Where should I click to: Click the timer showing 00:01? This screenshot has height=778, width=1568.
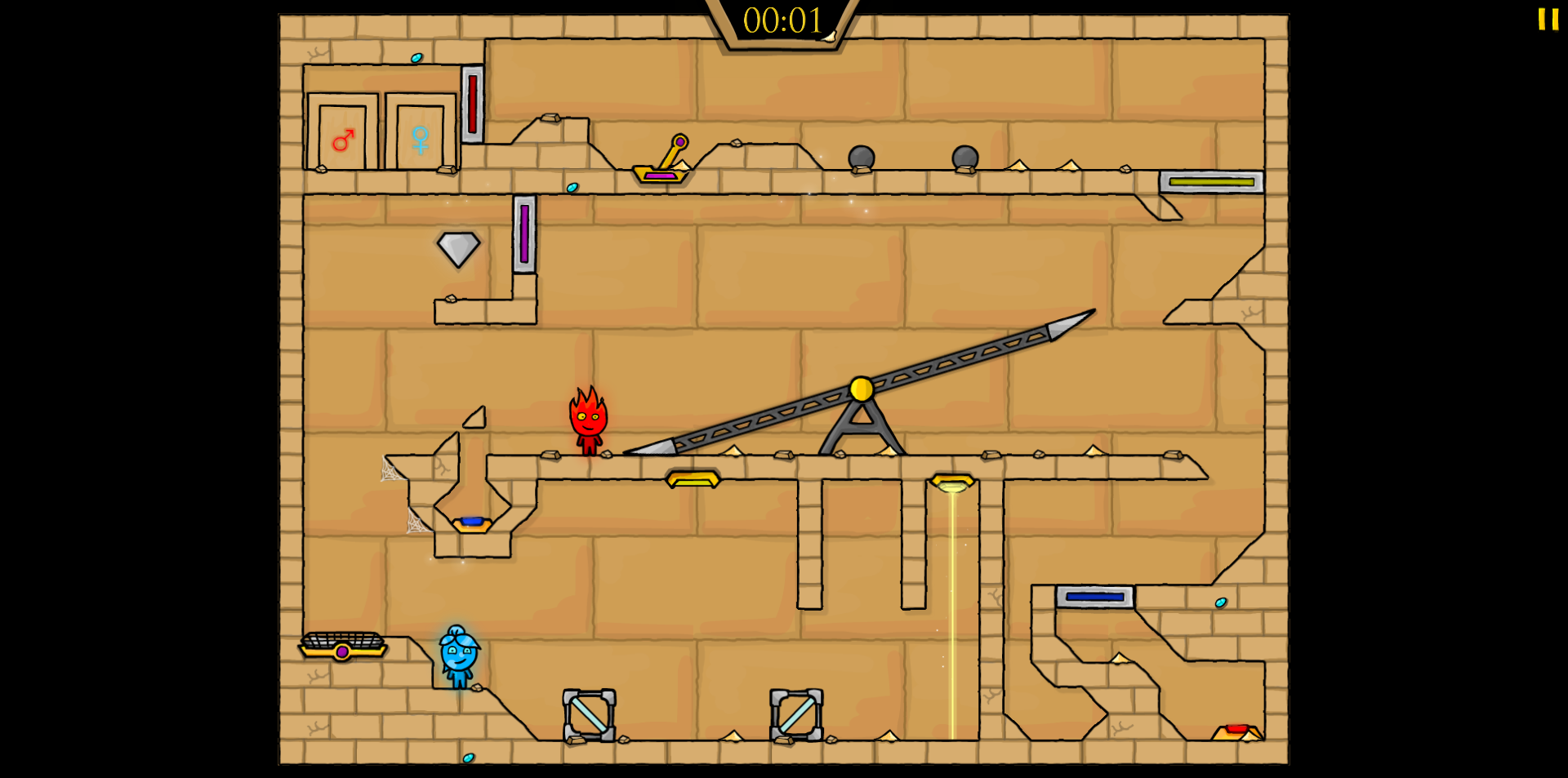(782, 22)
